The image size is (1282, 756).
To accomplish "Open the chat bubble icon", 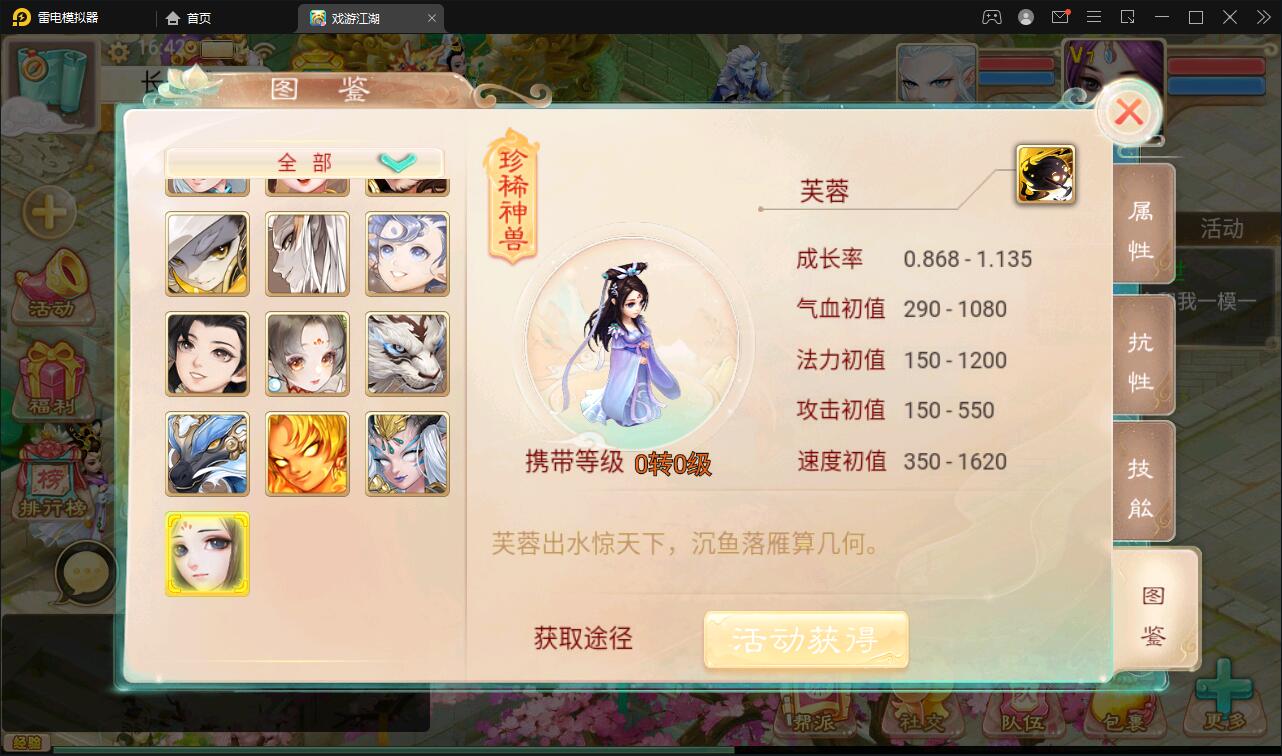I will point(84,571).
